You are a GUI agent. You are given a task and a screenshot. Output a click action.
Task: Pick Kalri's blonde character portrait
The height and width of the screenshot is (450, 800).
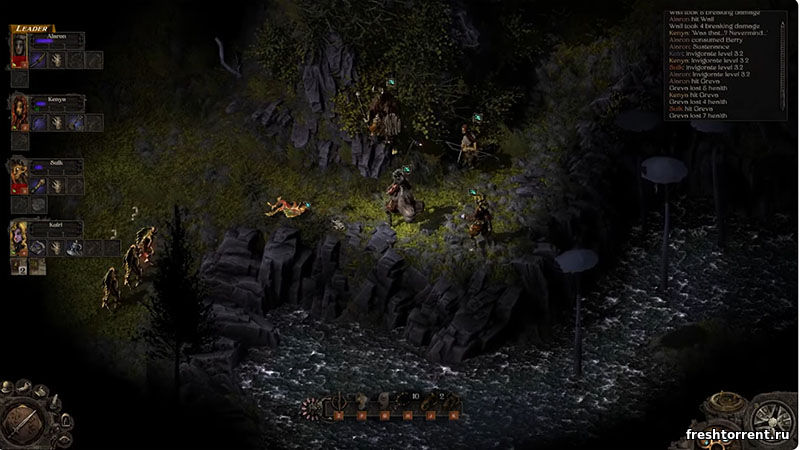click(x=19, y=238)
